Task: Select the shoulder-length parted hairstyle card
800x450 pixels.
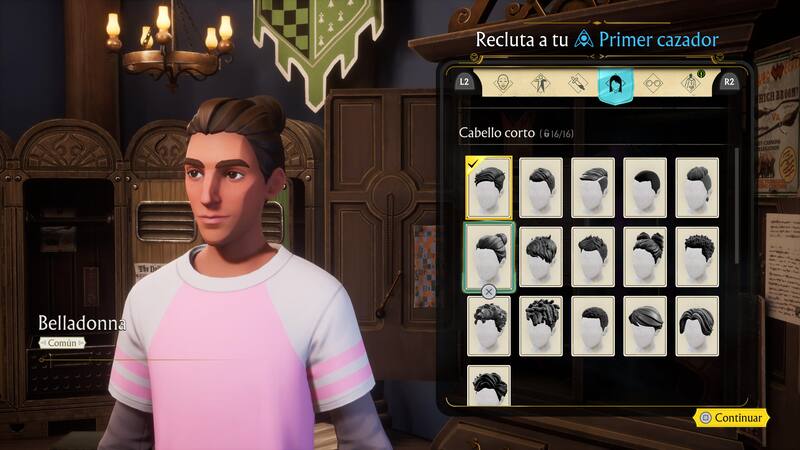Action: pyautogui.click(x=697, y=325)
